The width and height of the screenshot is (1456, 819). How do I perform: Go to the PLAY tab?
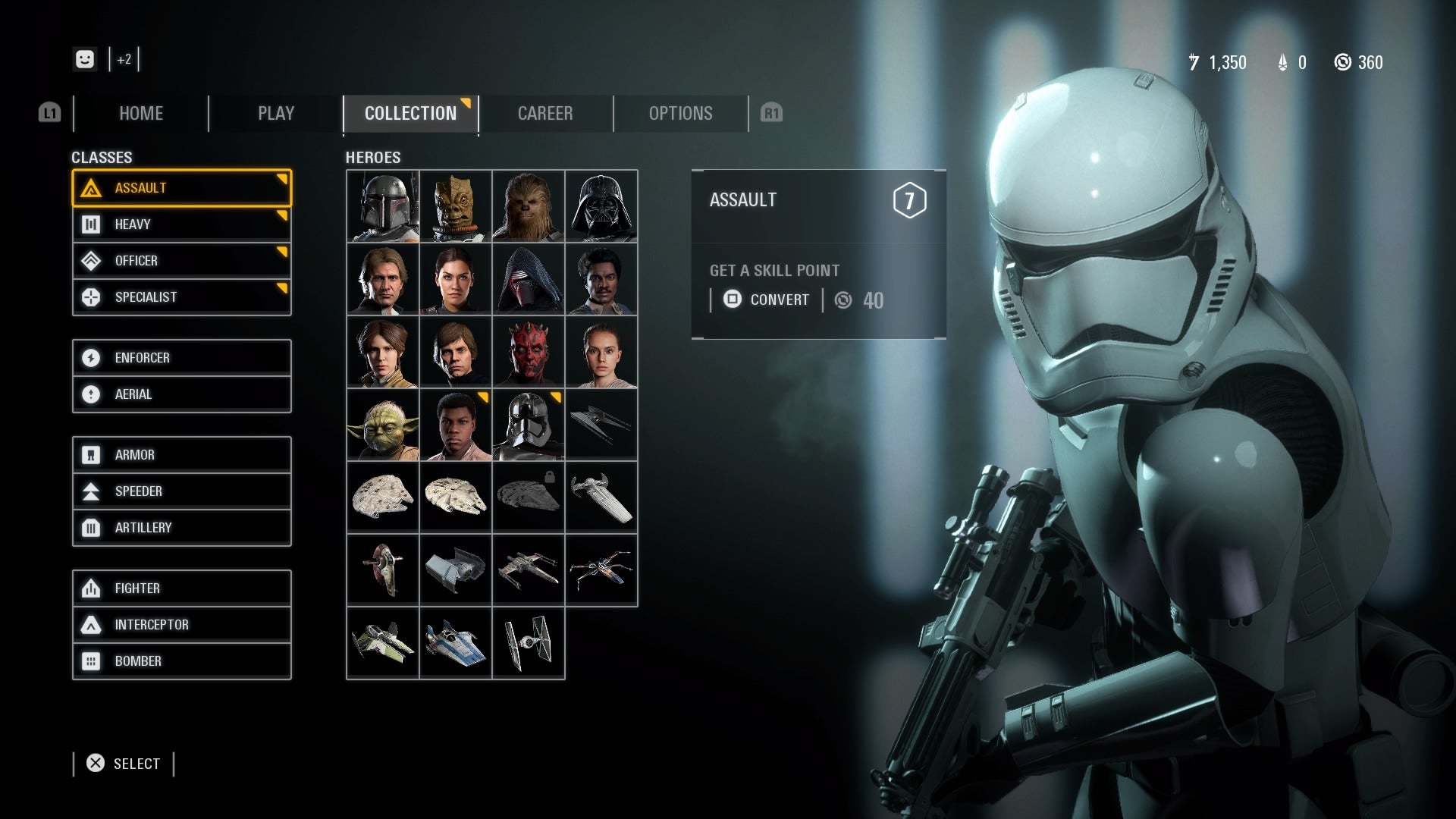click(x=275, y=113)
